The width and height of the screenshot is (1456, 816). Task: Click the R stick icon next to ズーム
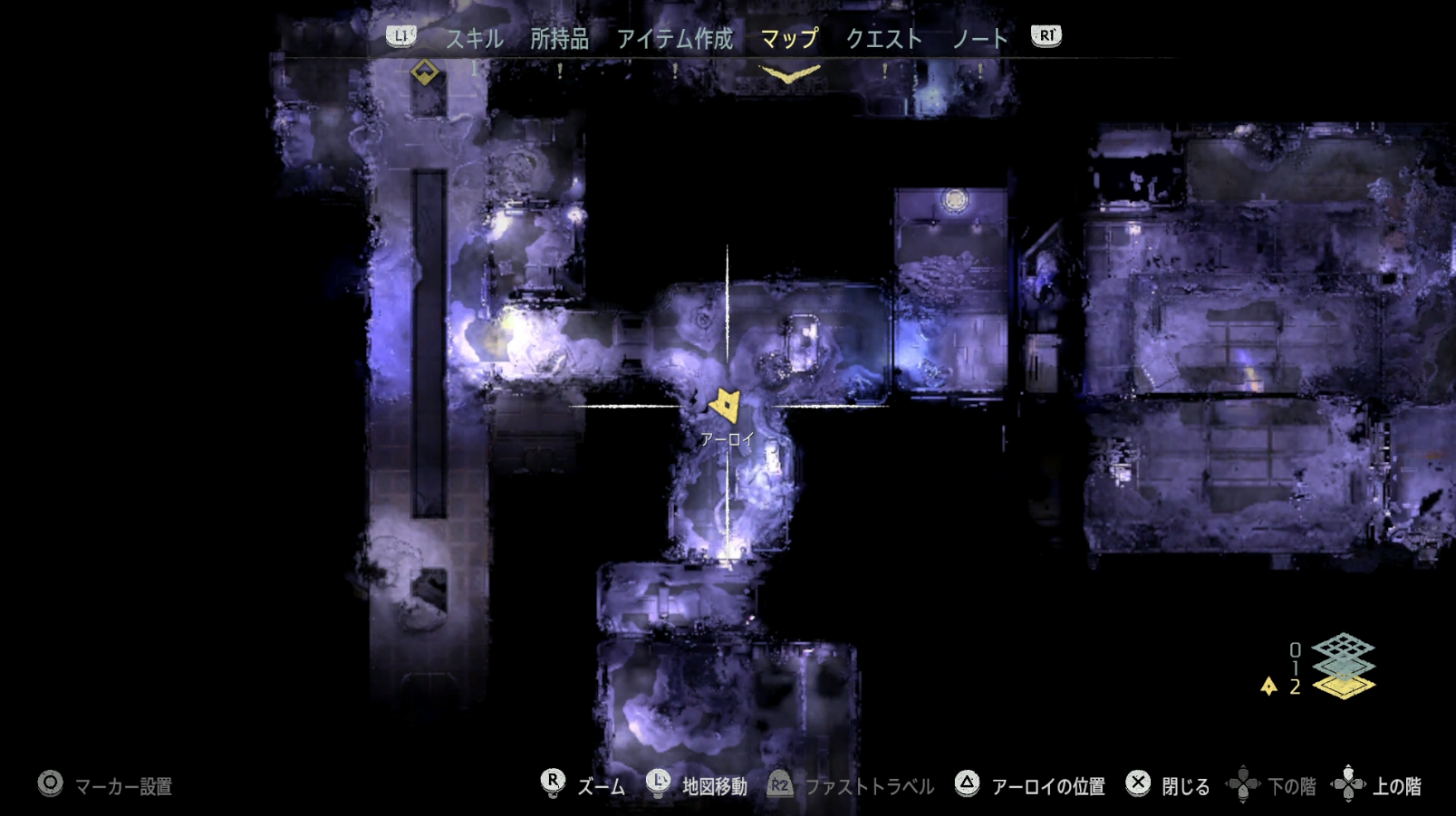[x=554, y=781]
